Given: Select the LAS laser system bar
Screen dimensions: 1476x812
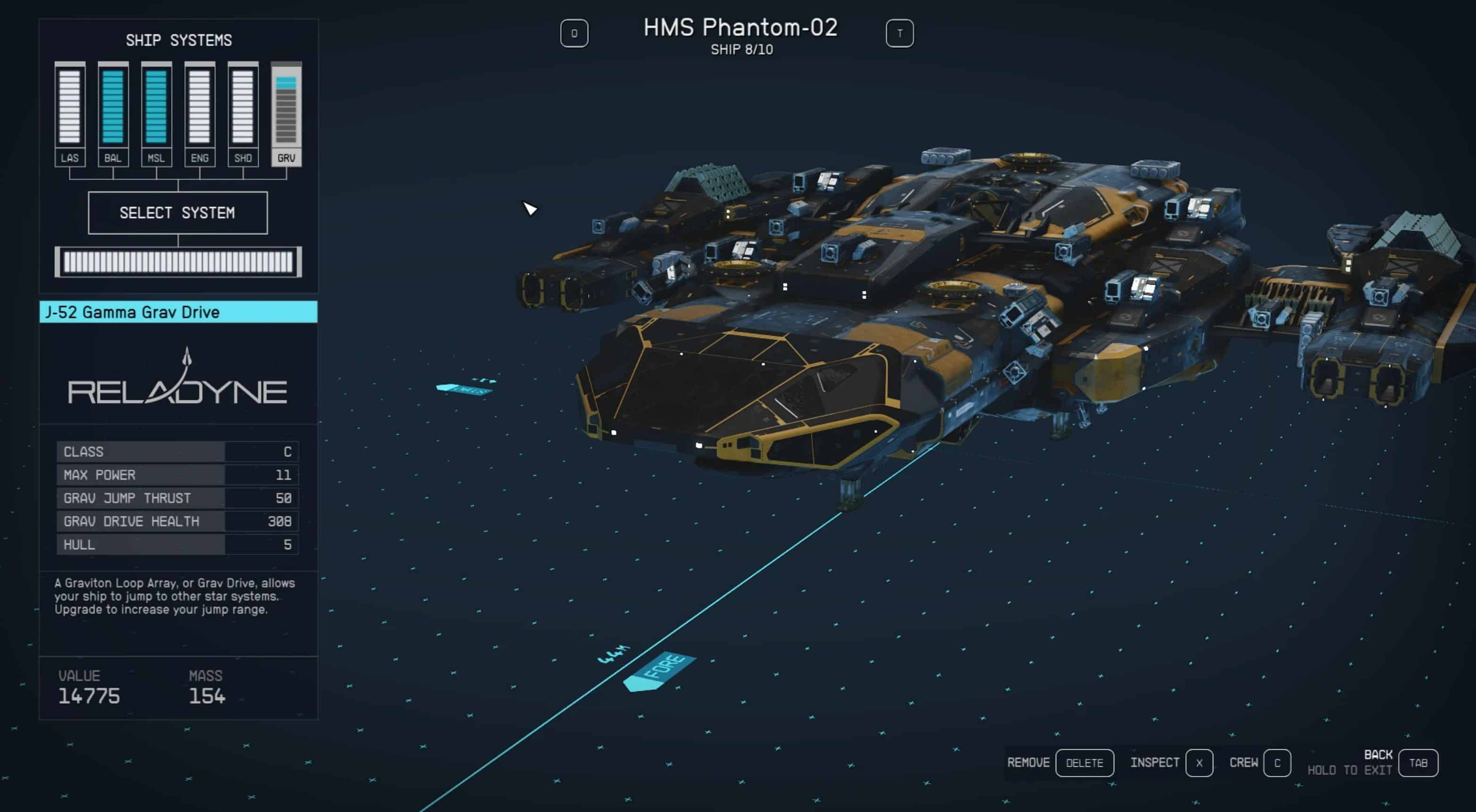Looking at the screenshot, I should coord(70,107).
